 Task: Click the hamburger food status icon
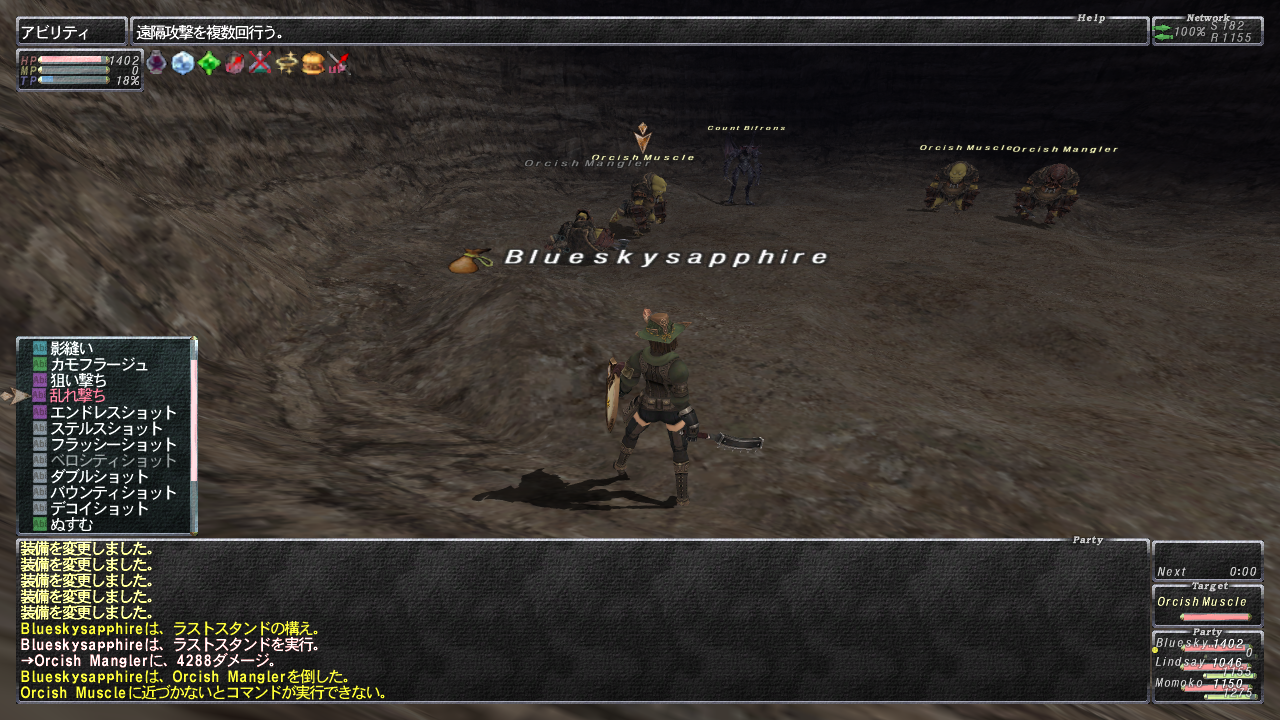pyautogui.click(x=312, y=64)
